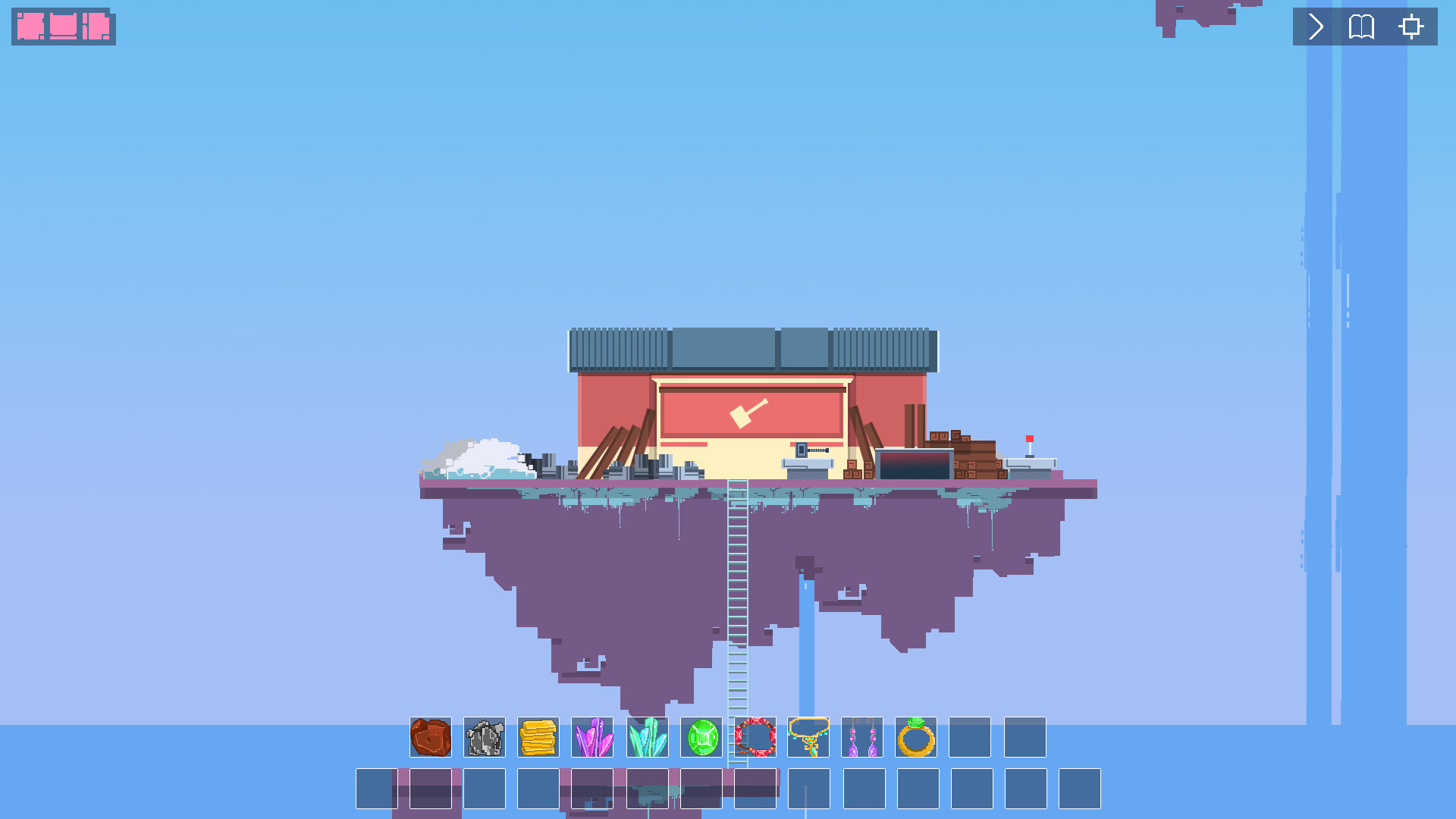The width and height of the screenshot is (1456, 819).
Task: Open the pink resource counter panel
Action: pos(64,27)
